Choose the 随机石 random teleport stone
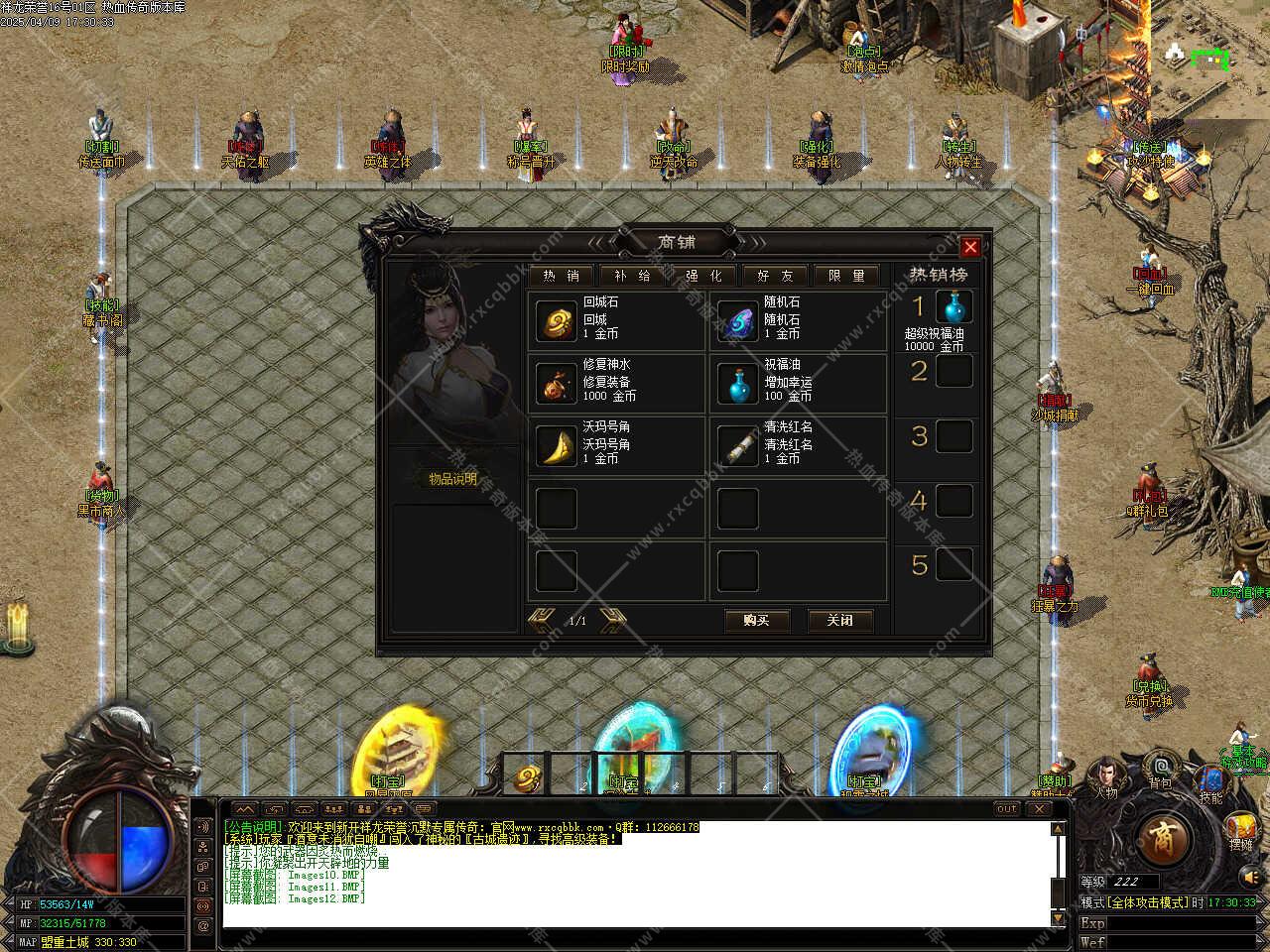Image resolution: width=1270 pixels, height=952 pixels. [x=737, y=320]
